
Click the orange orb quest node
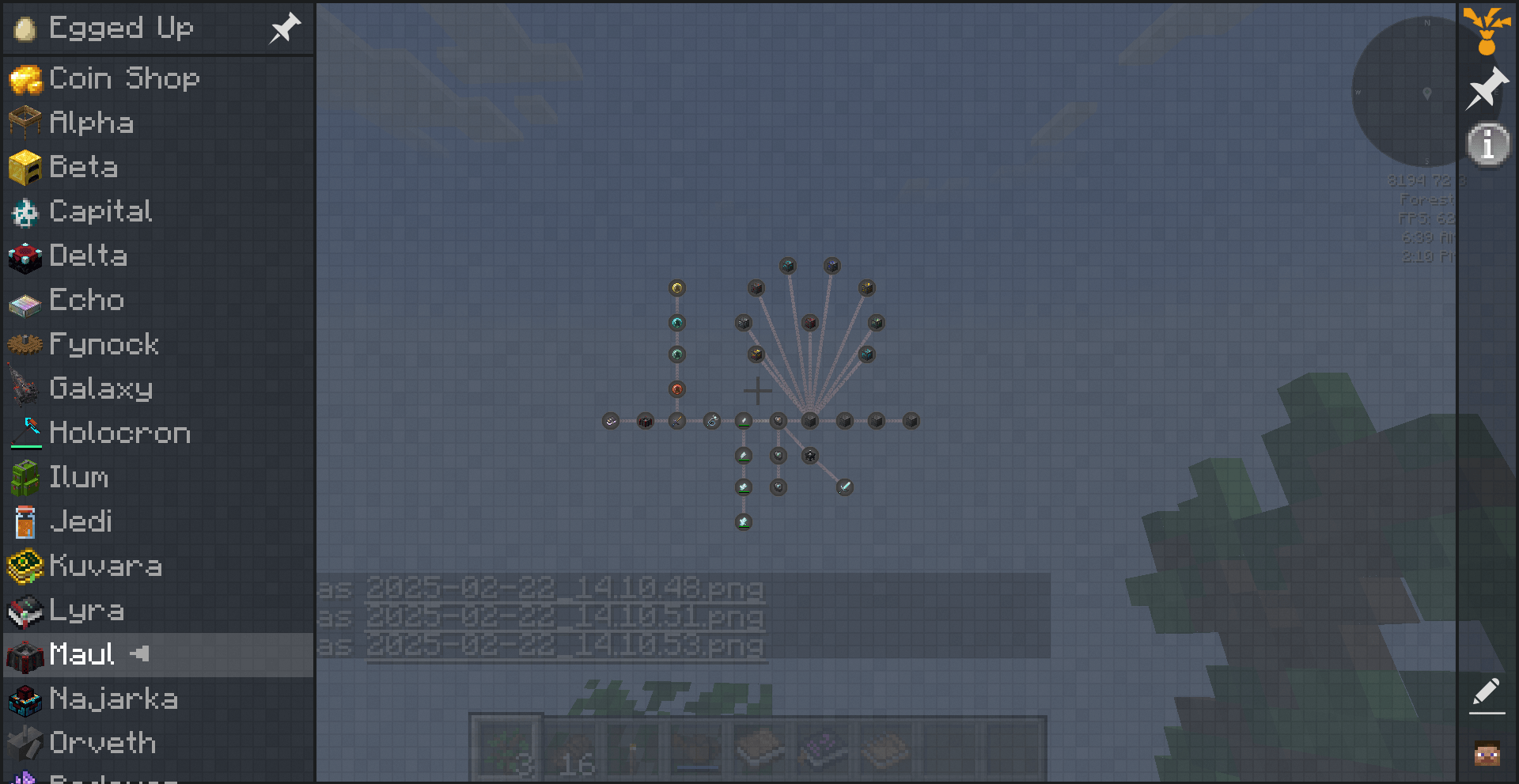coord(676,389)
